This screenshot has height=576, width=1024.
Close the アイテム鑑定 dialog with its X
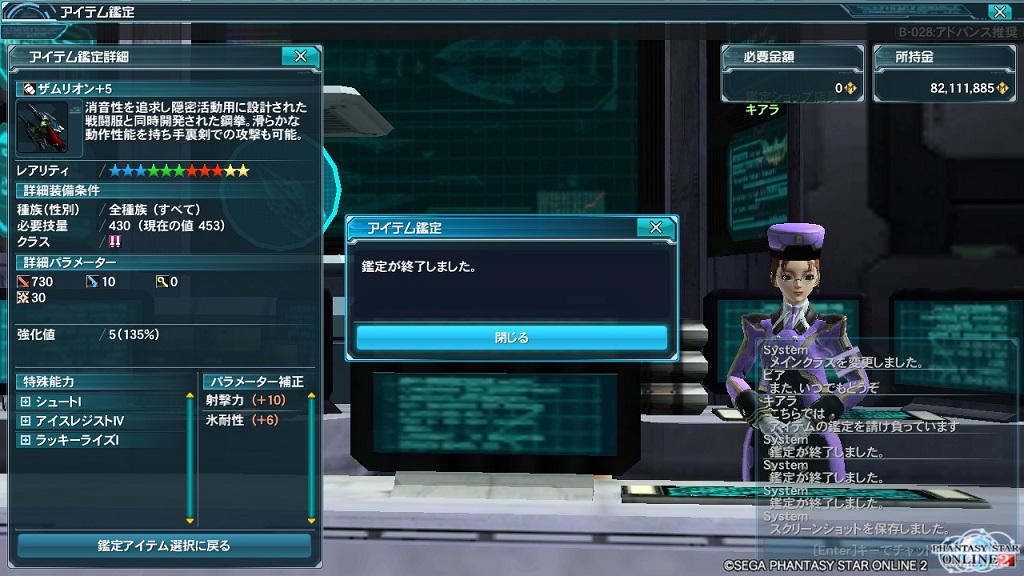pos(655,228)
